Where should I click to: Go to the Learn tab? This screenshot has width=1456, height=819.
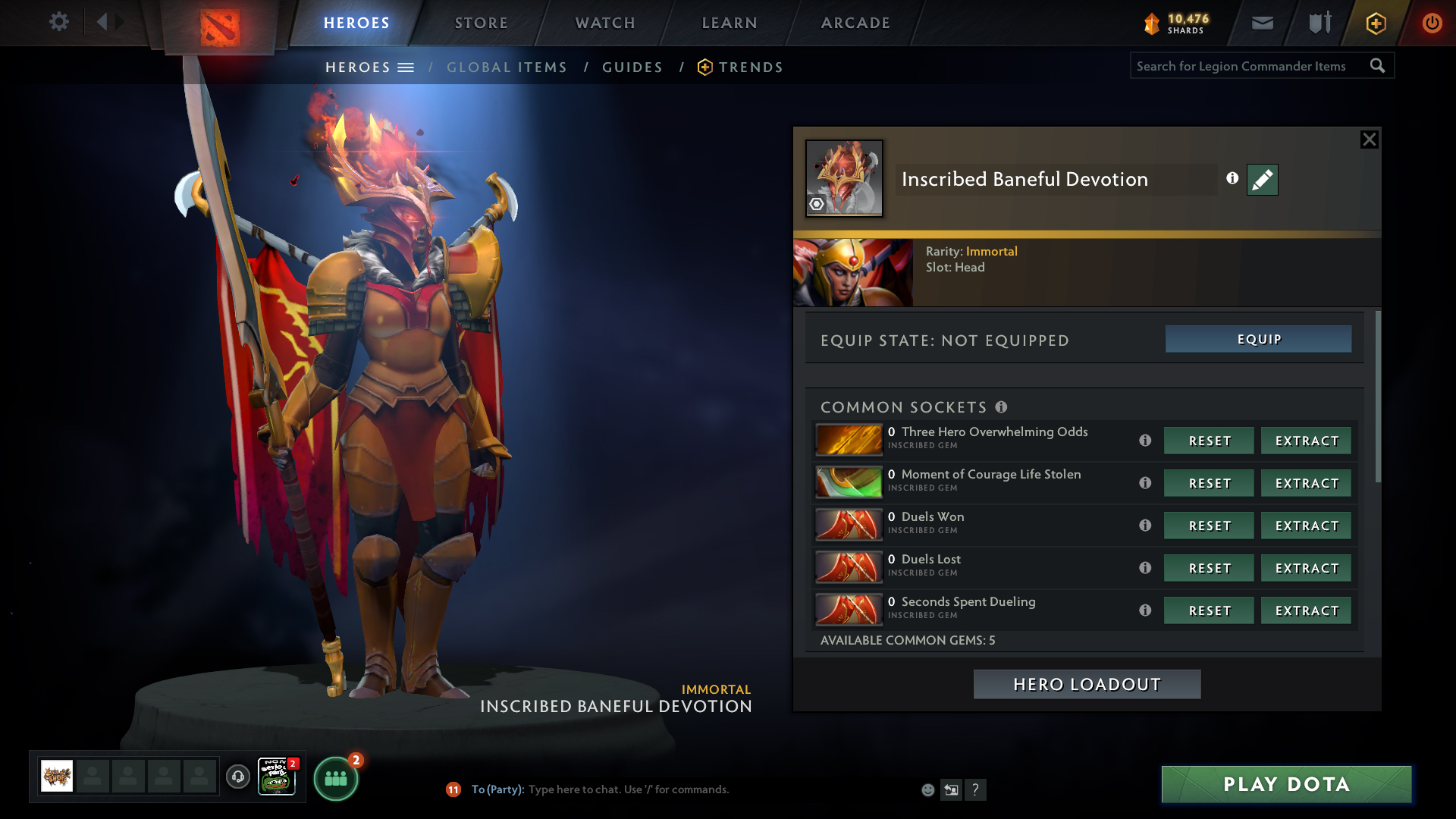coord(730,23)
